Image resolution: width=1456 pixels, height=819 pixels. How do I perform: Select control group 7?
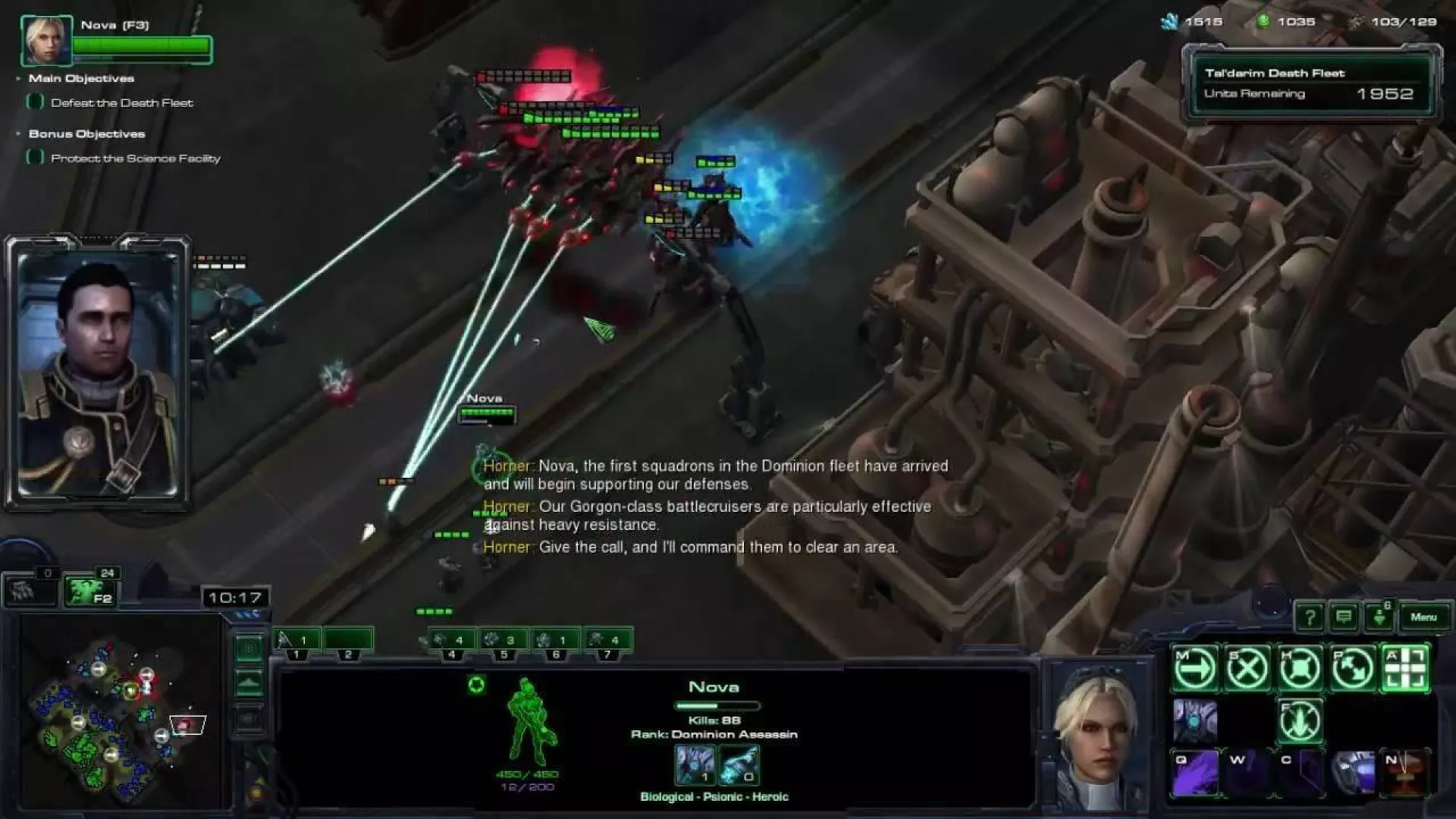point(607,642)
